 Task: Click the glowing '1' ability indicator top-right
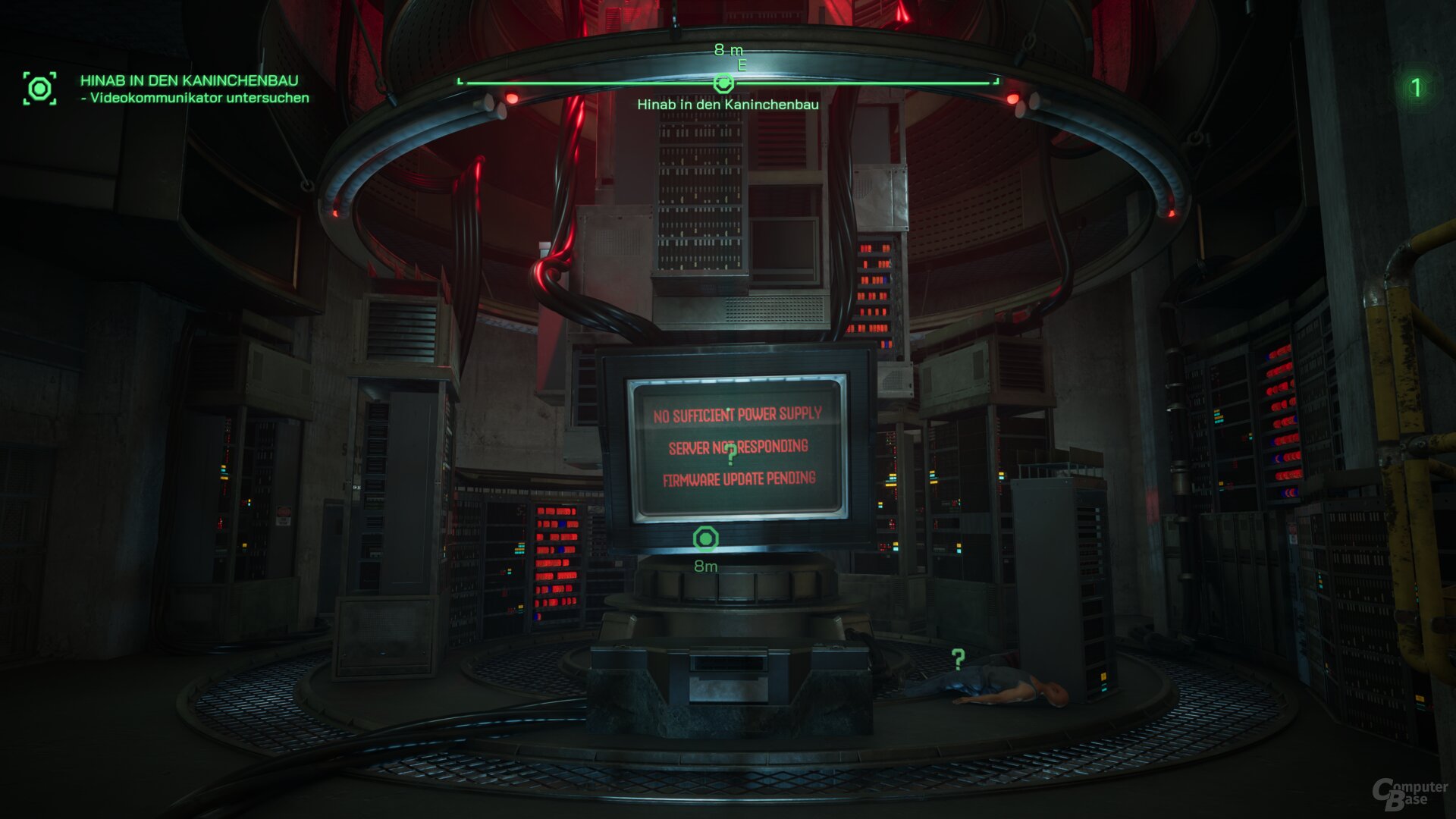pyautogui.click(x=1417, y=86)
